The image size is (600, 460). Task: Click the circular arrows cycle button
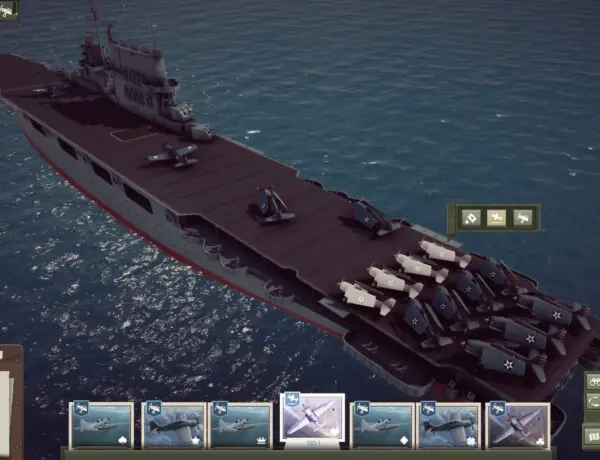592,403
